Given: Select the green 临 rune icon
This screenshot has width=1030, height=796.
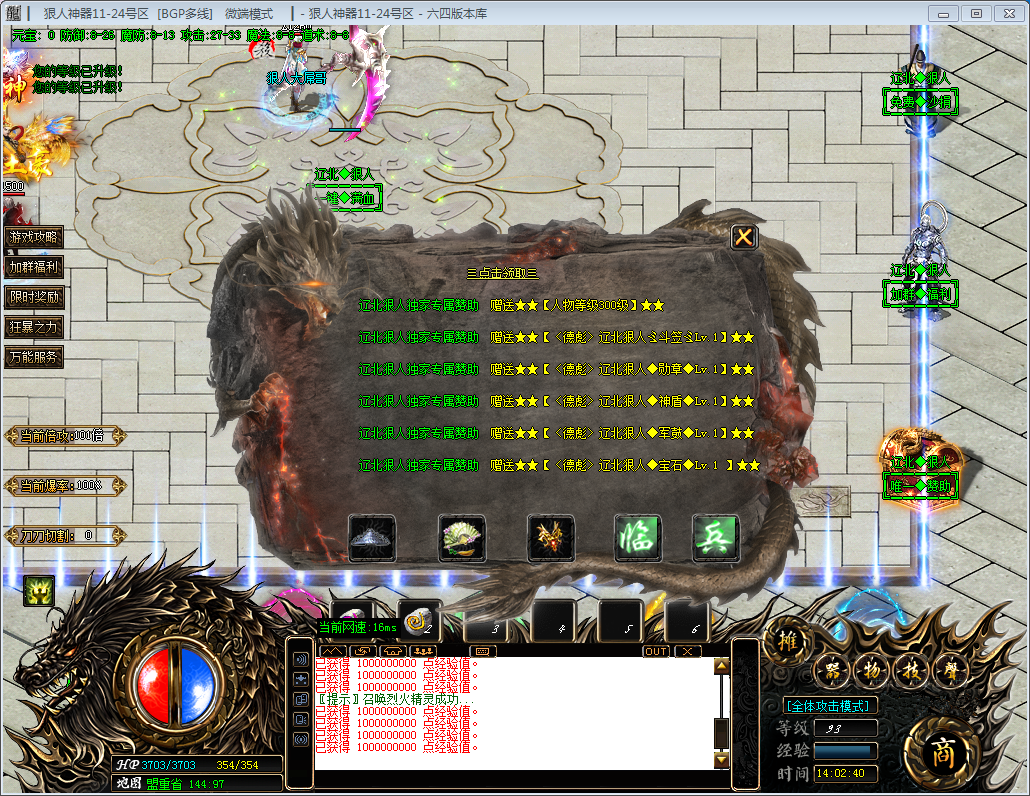Looking at the screenshot, I should (634, 538).
